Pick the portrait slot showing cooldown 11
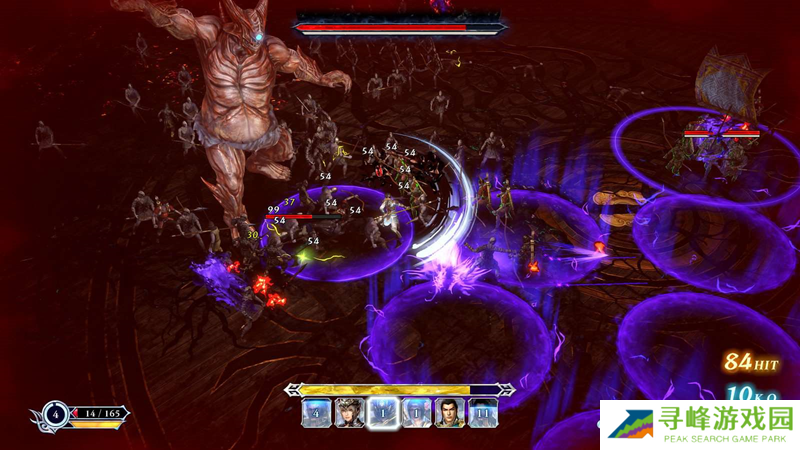The image size is (800, 450). pyautogui.click(x=483, y=412)
